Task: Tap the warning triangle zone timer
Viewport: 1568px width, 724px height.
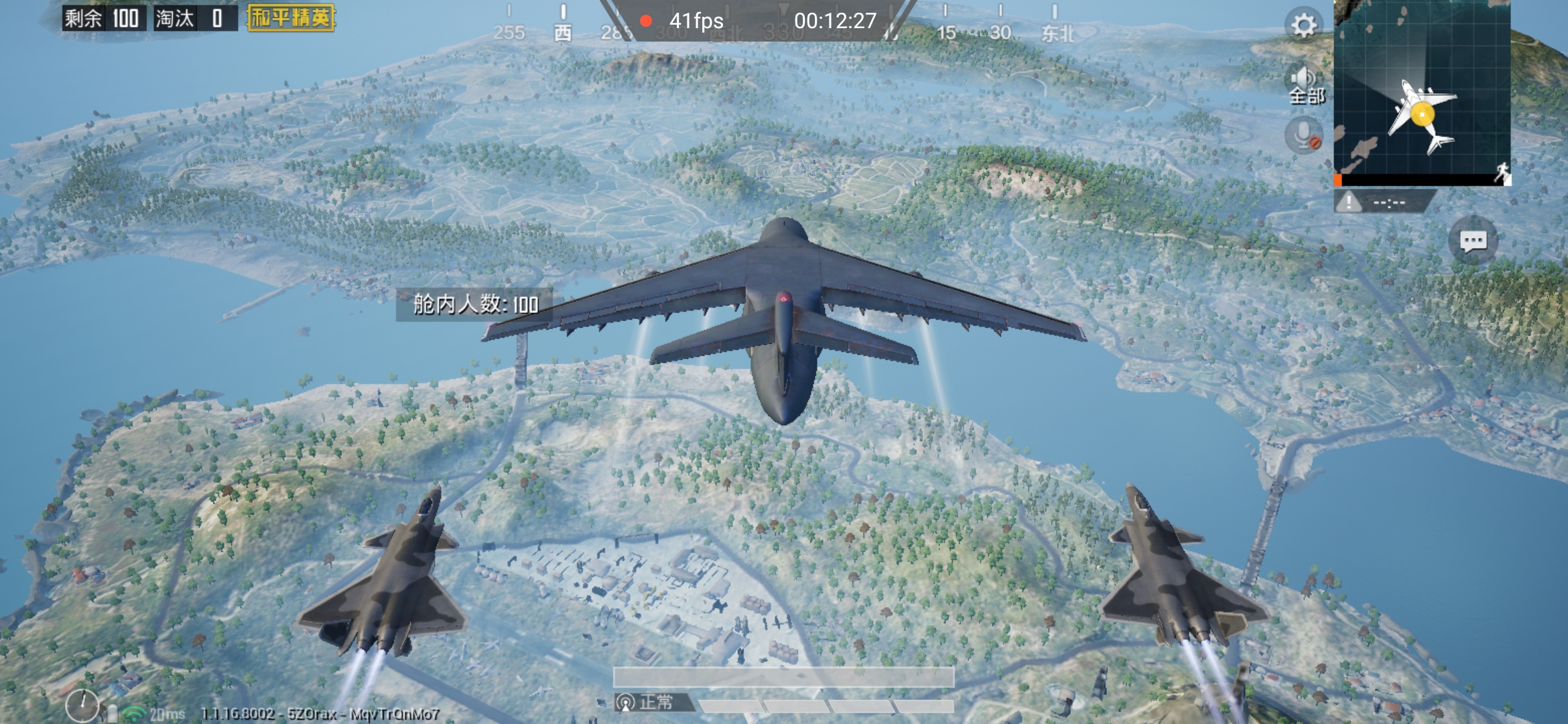Action: click(x=1350, y=201)
